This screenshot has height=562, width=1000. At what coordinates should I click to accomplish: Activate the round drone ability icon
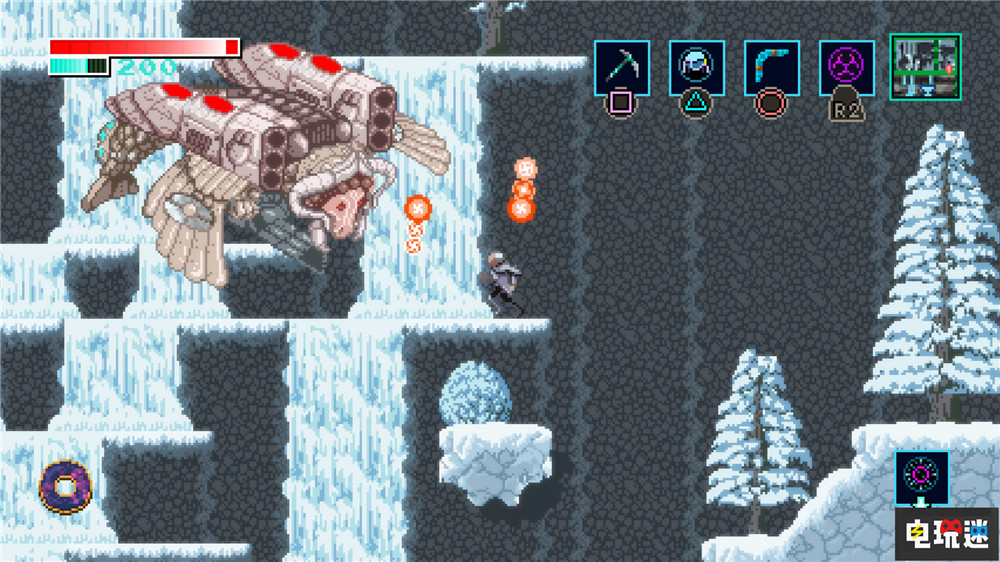coord(697,68)
